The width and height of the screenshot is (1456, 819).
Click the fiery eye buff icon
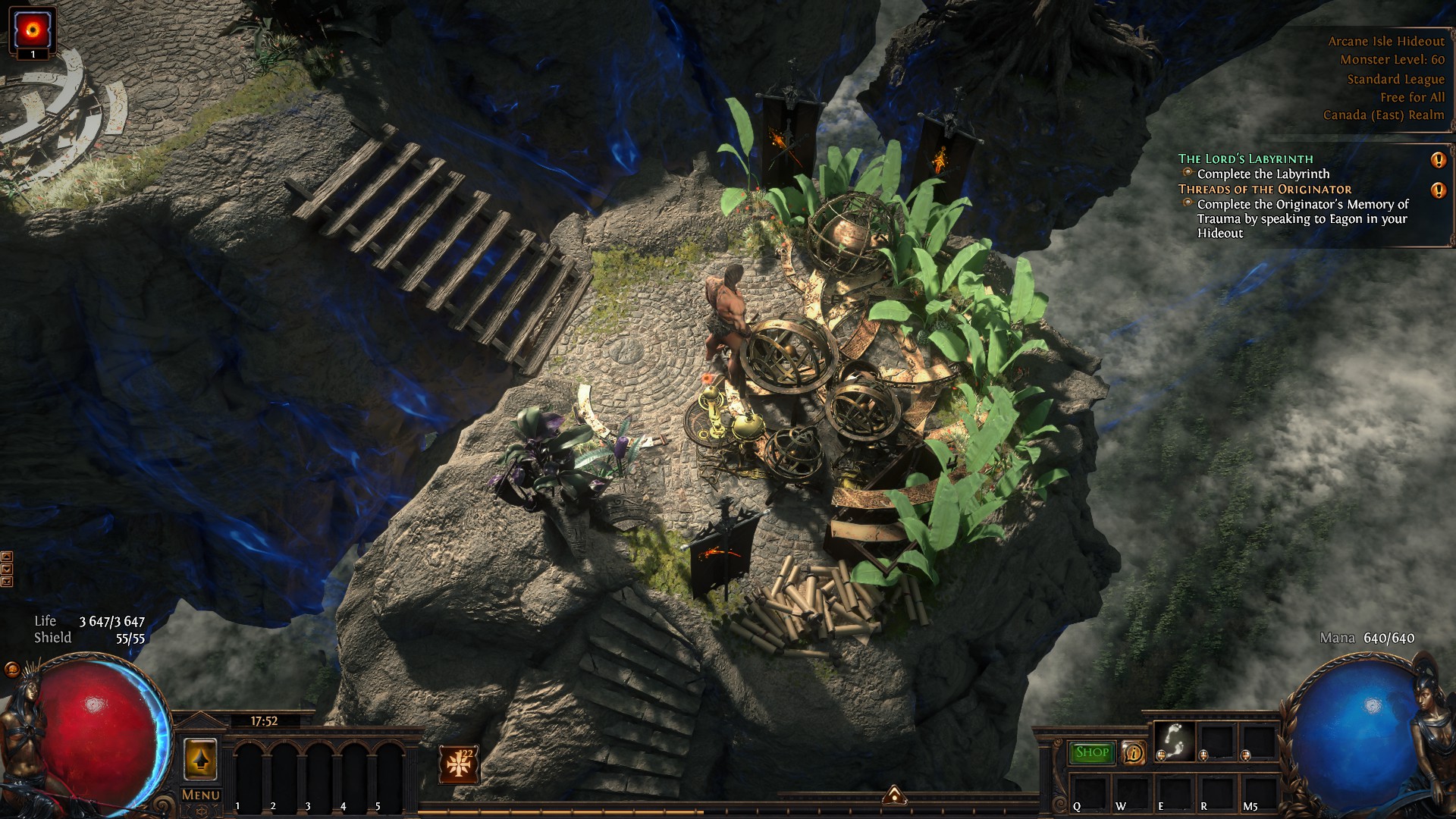click(x=33, y=29)
